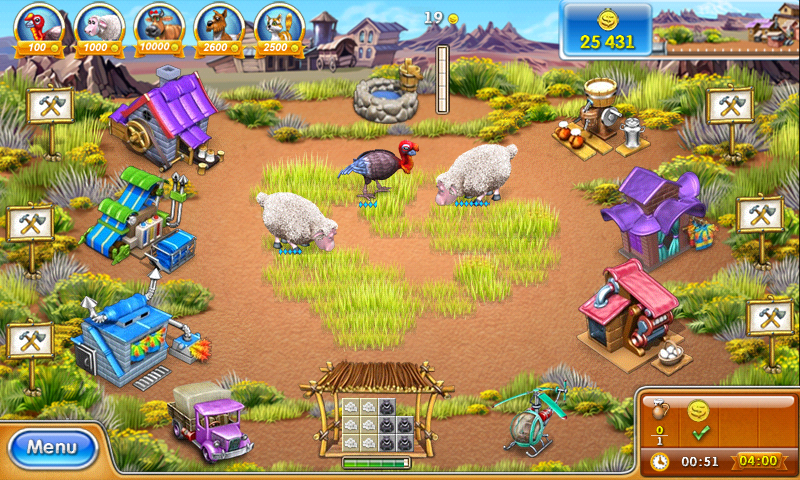This screenshot has width=800, height=480.
Task: Purchase the cat for 2500 coins
Action: pos(279,26)
